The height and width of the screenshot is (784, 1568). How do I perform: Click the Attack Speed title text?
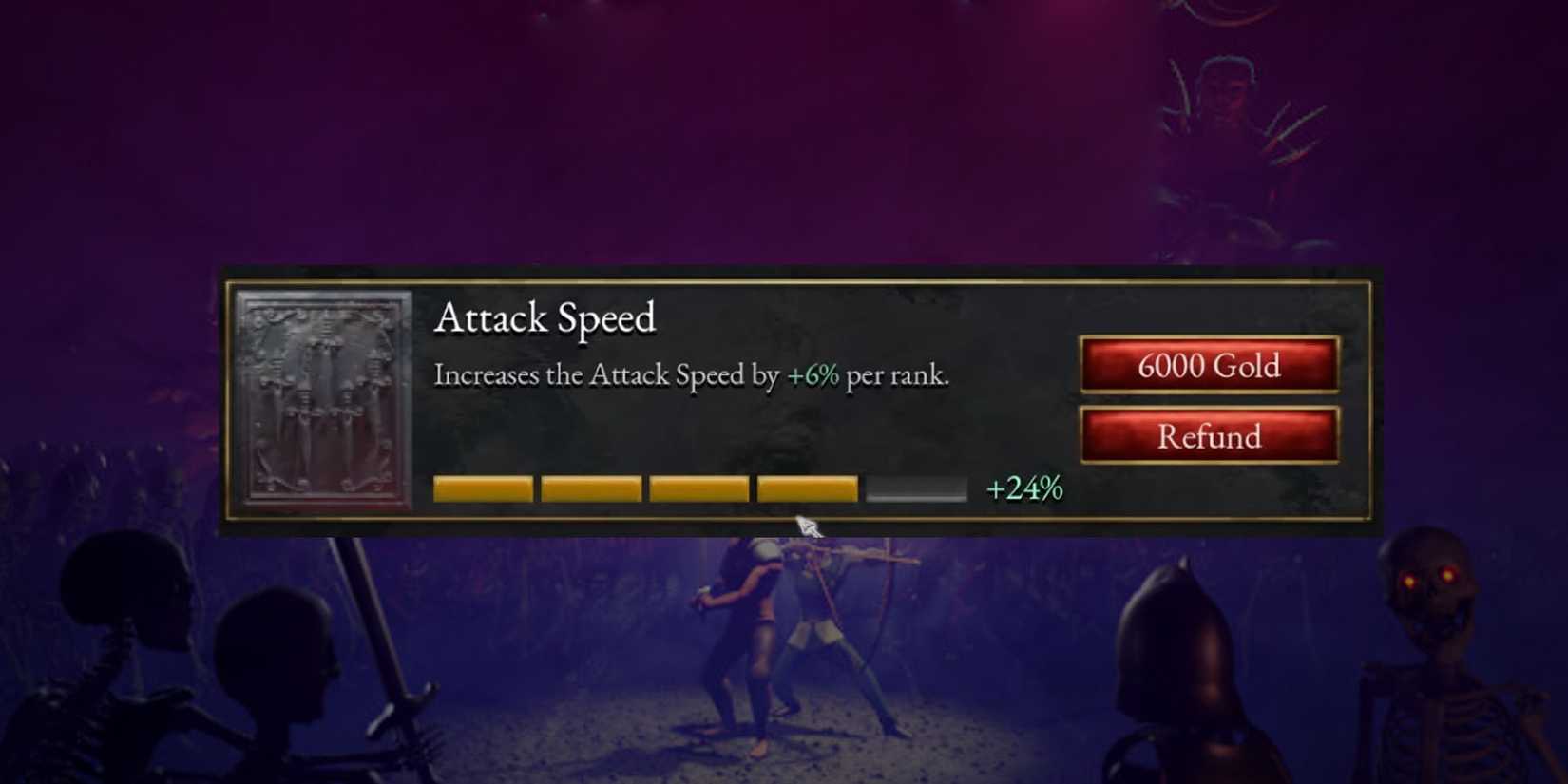coord(546,319)
